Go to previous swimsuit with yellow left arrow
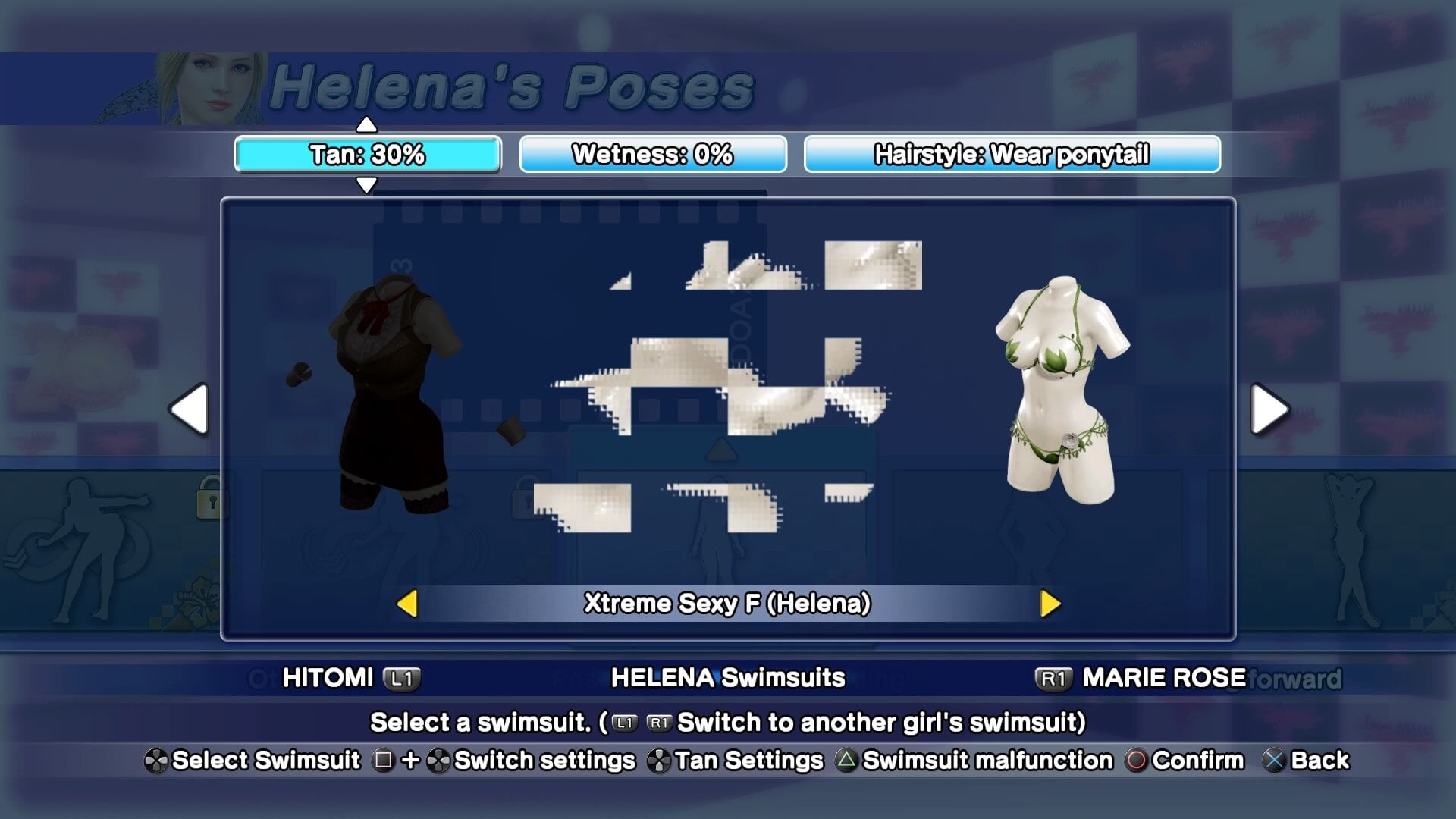 407,604
